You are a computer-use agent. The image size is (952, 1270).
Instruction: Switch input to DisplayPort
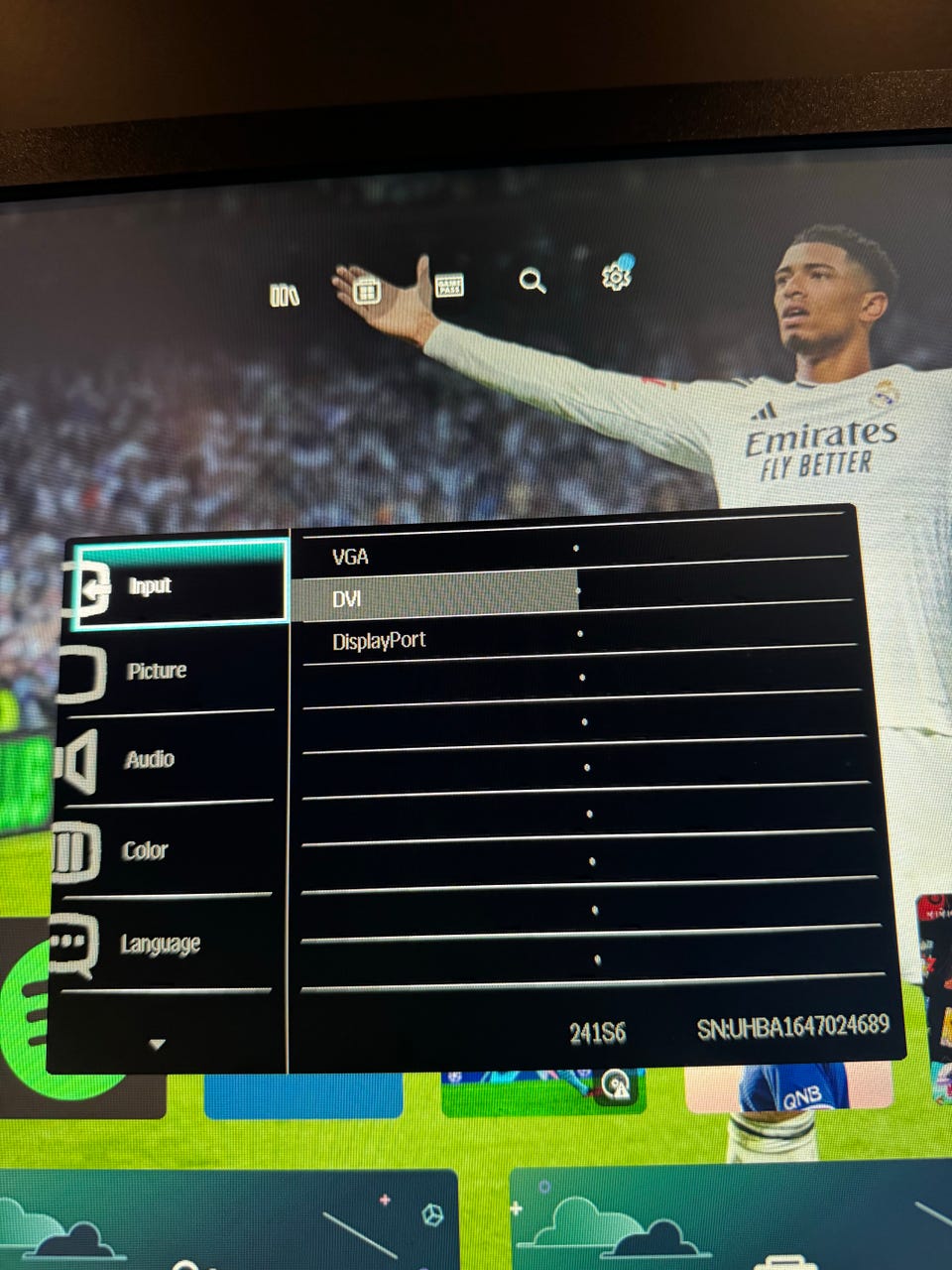pos(379,641)
